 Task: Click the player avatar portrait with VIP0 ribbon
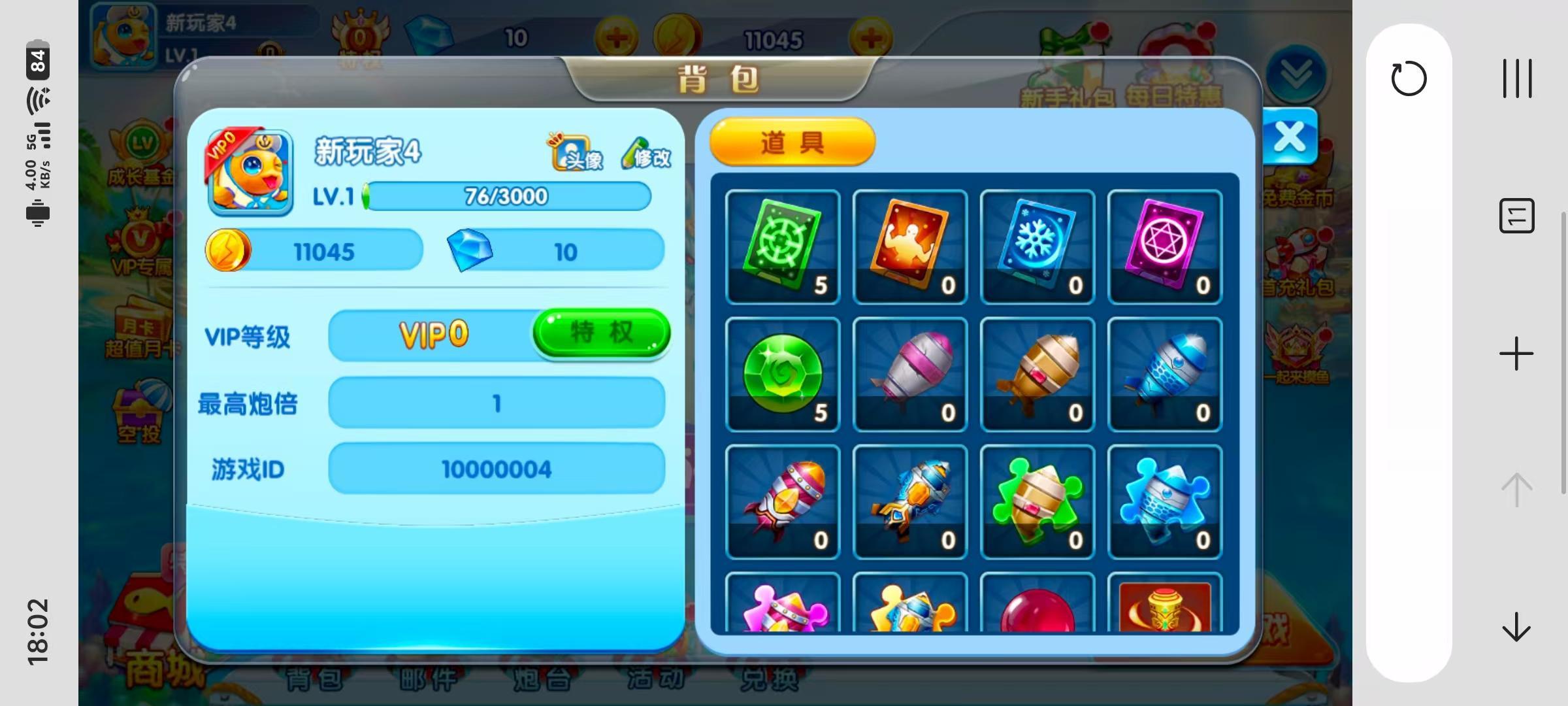pyautogui.click(x=250, y=173)
